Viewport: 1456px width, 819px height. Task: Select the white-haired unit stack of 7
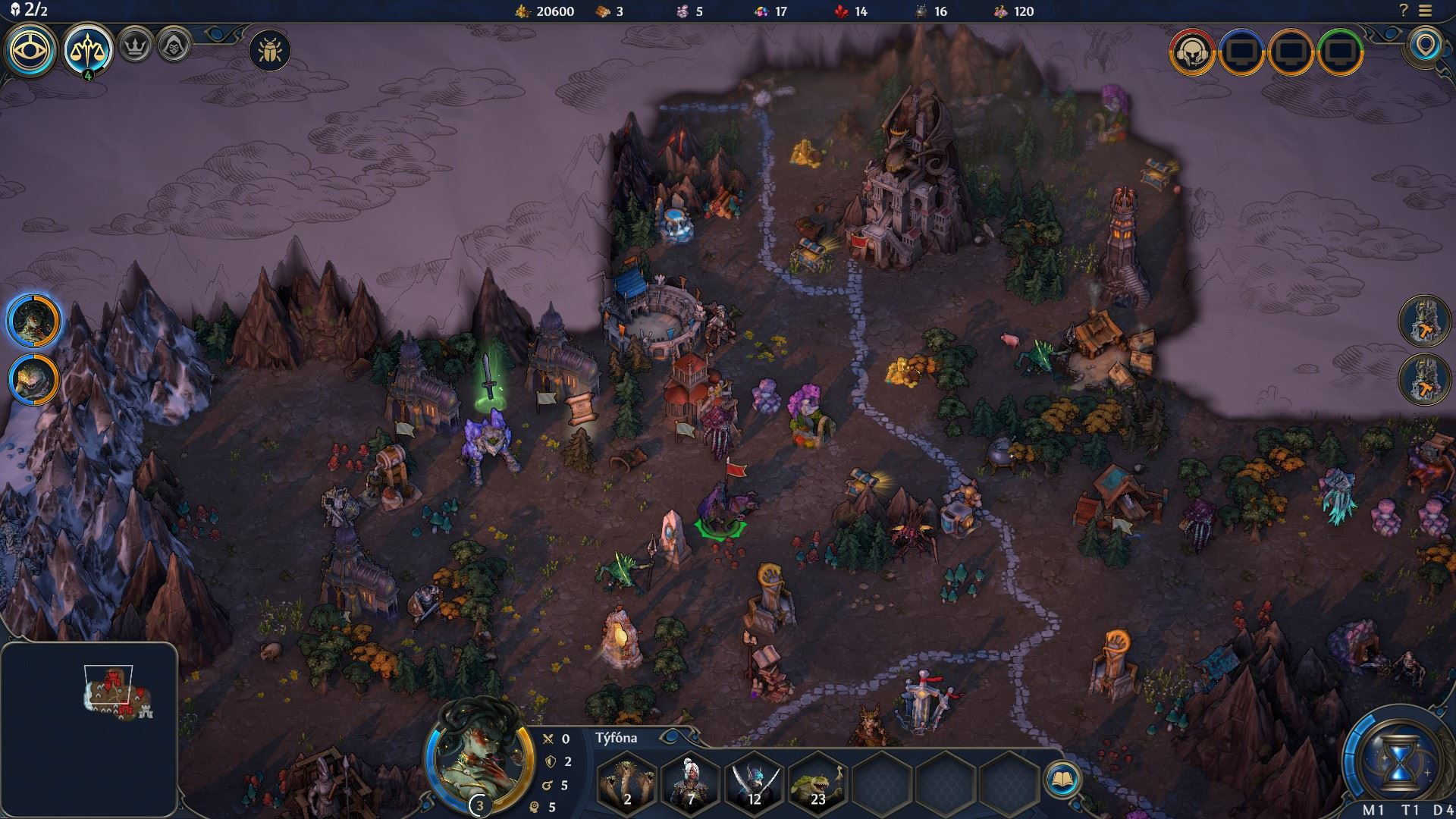[690, 780]
